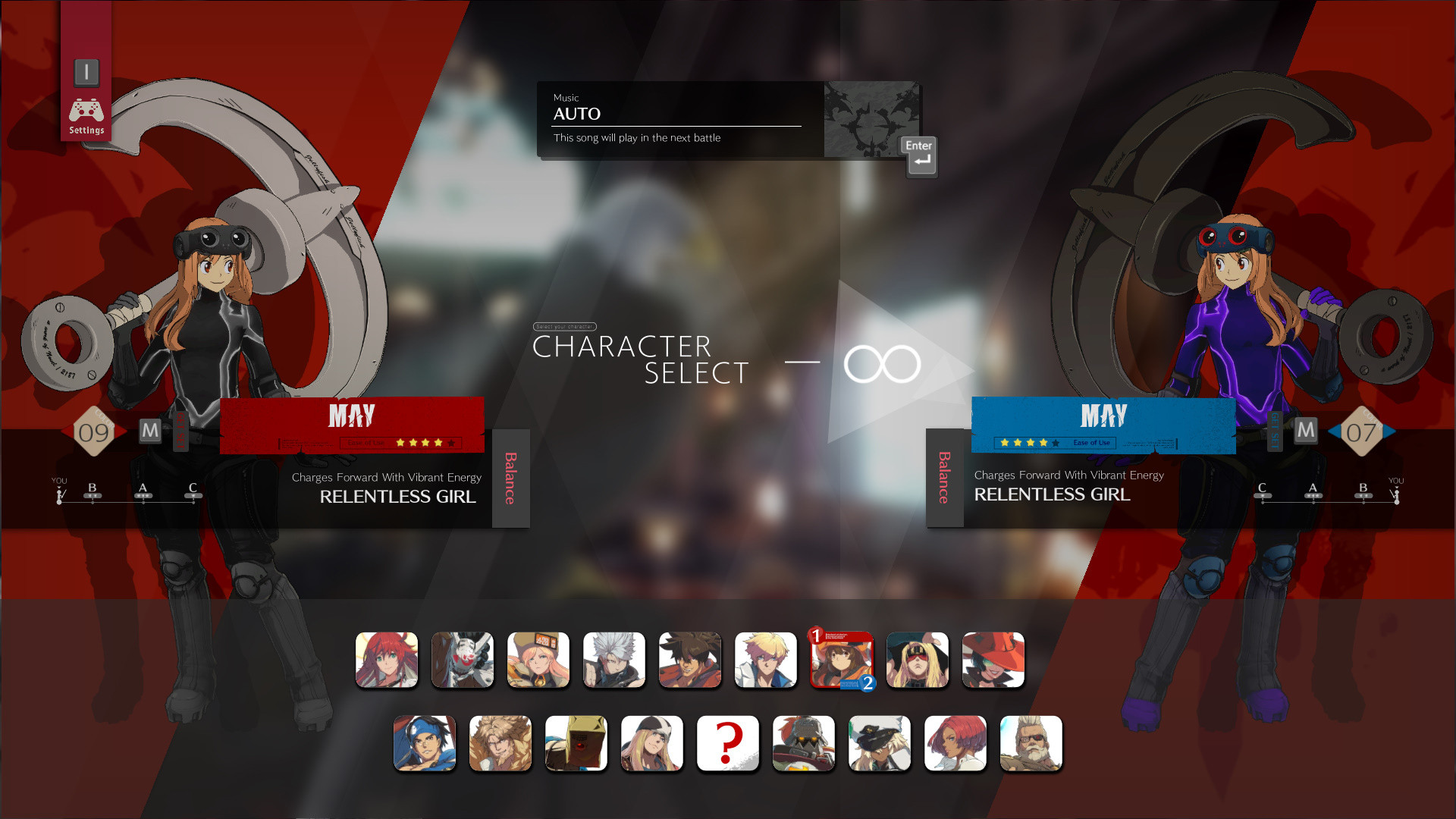Screen dimensions: 1456x819
Task: Switch to player 1's Balance tab
Action: pyautogui.click(x=510, y=479)
